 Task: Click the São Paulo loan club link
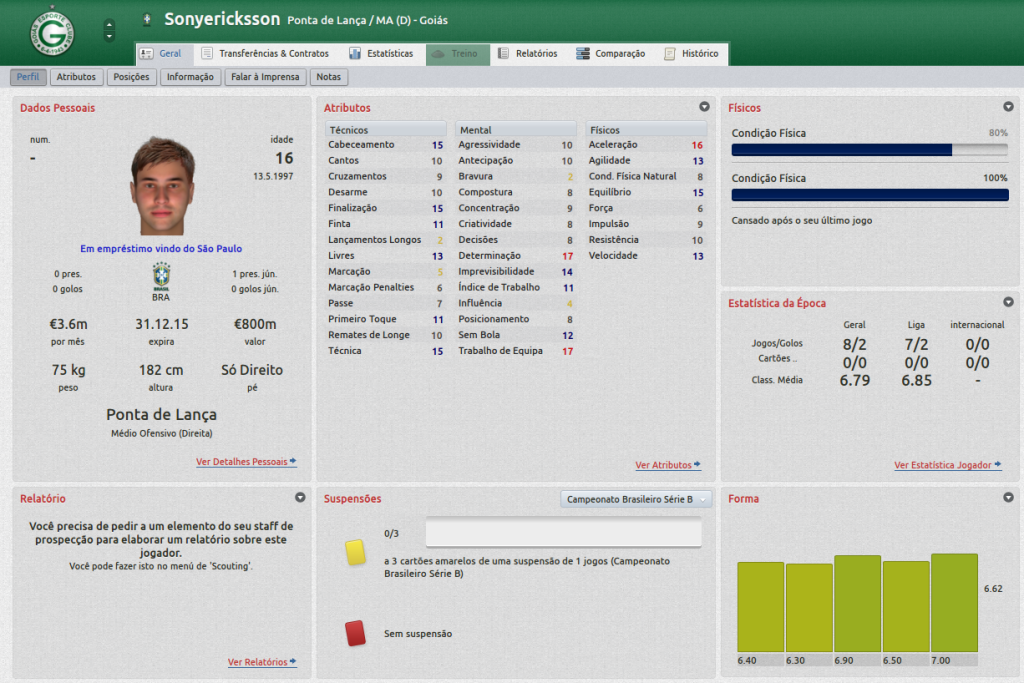tap(220, 249)
